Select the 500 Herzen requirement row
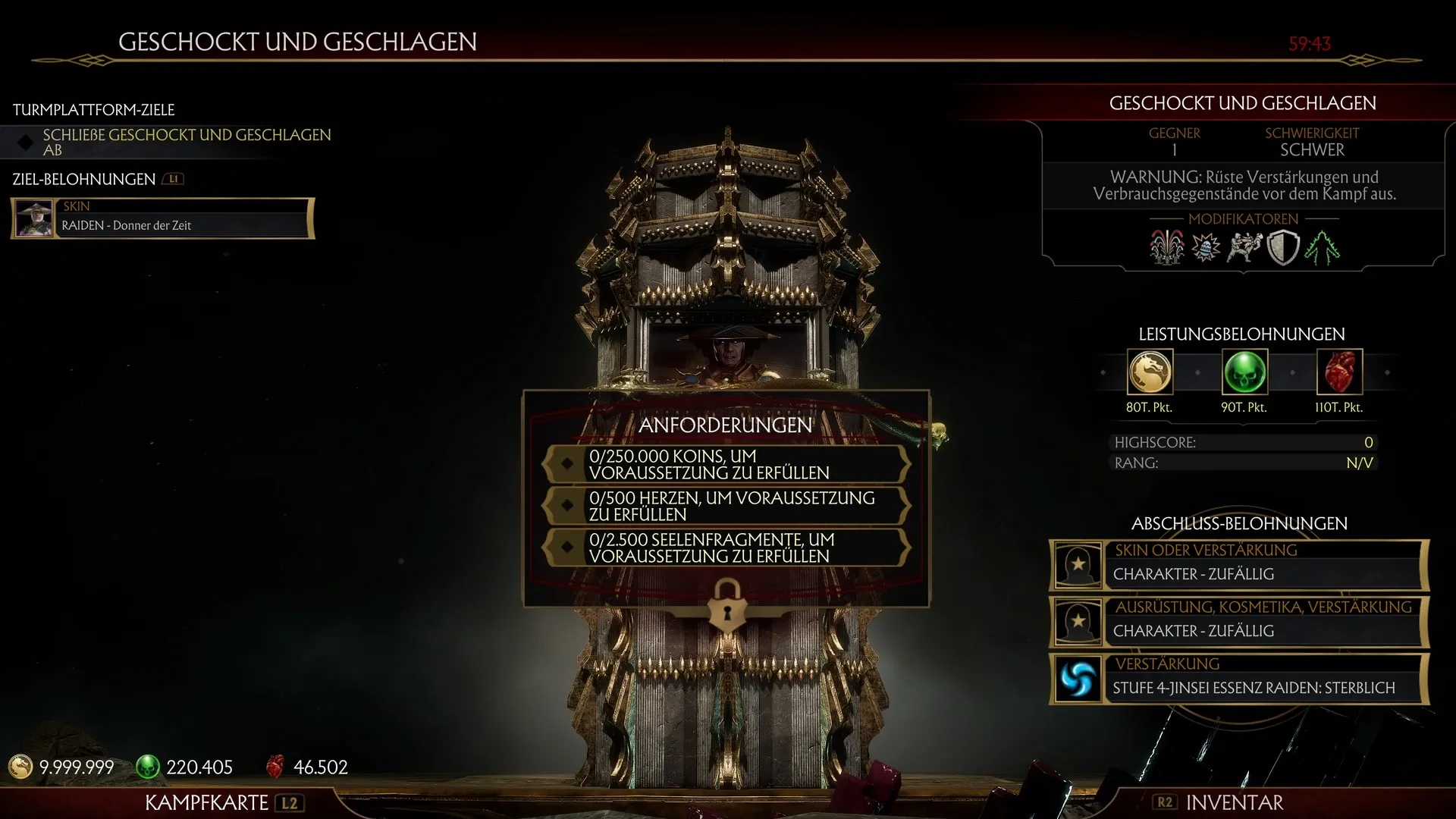1456x819 pixels. click(726, 506)
